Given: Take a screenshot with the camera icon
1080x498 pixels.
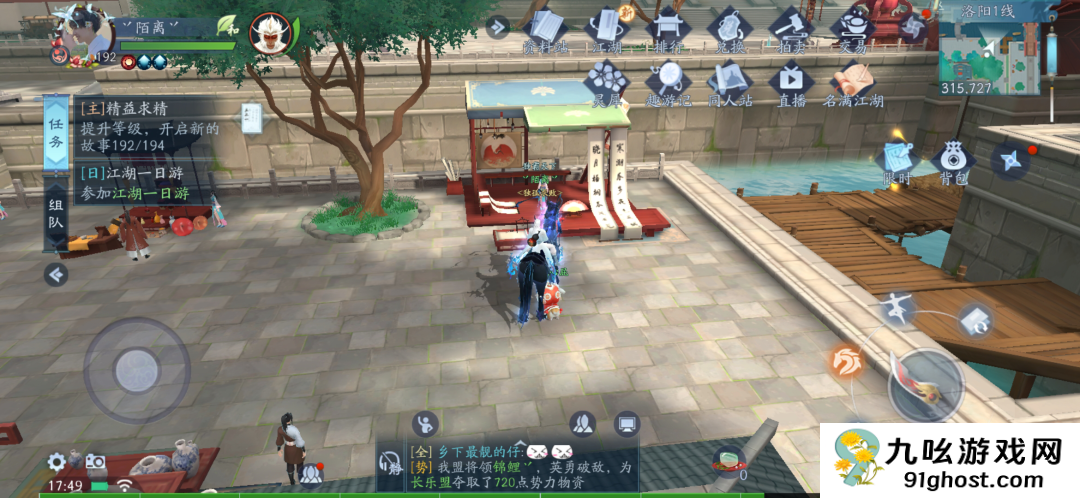Looking at the screenshot, I should tap(95, 461).
